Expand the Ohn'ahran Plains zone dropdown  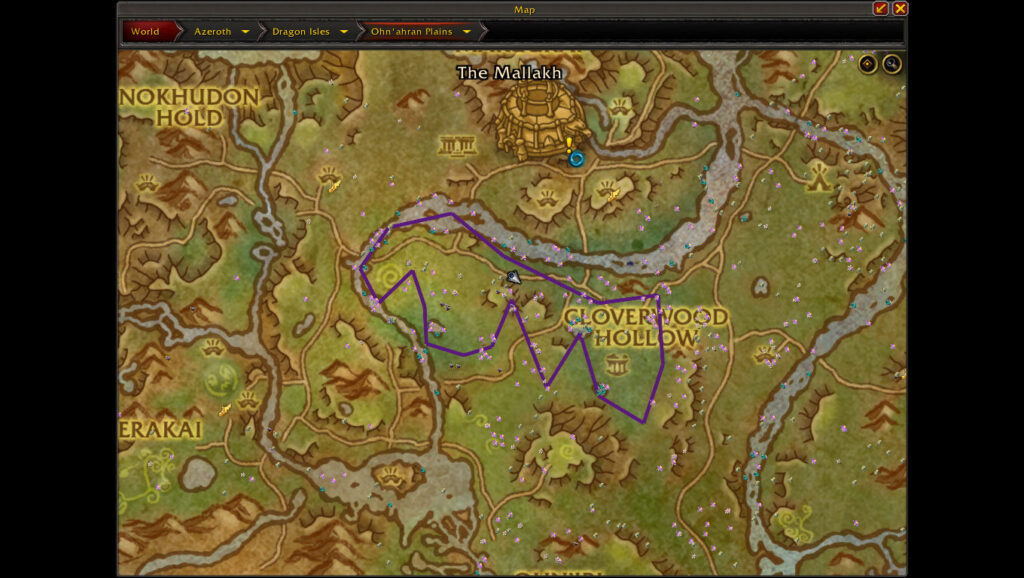(466, 31)
